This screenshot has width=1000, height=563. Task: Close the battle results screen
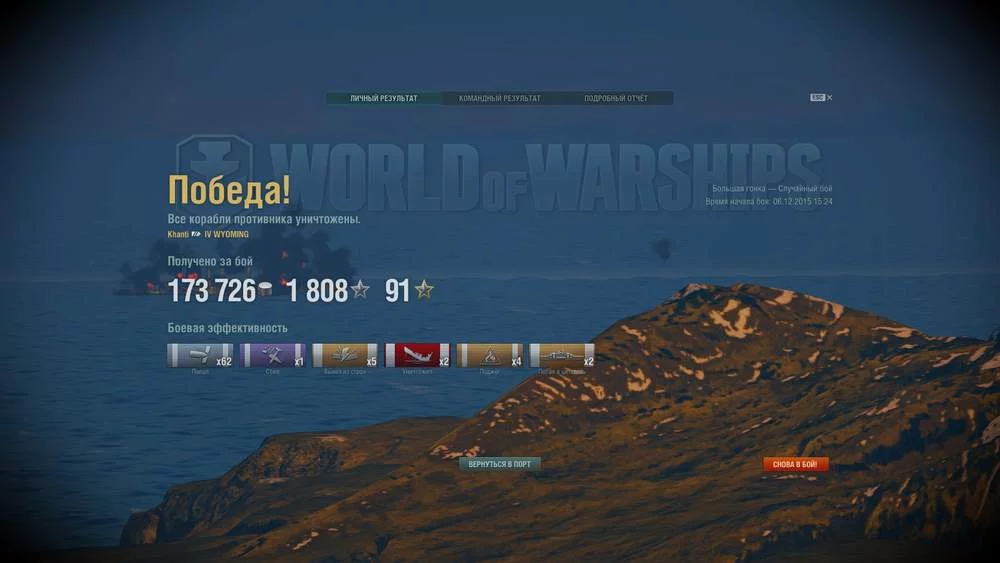click(x=829, y=98)
